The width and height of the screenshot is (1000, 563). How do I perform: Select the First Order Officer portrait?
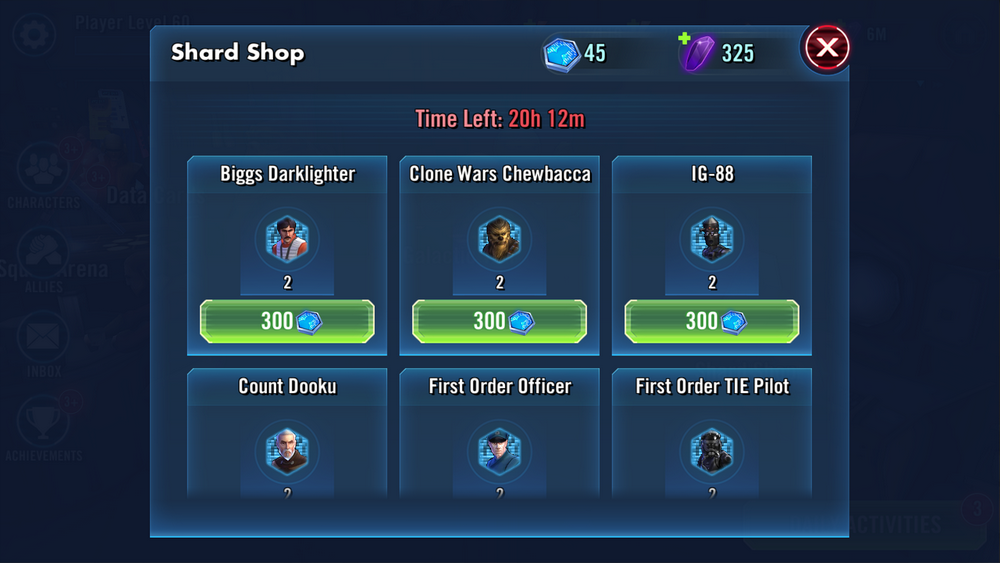point(499,452)
